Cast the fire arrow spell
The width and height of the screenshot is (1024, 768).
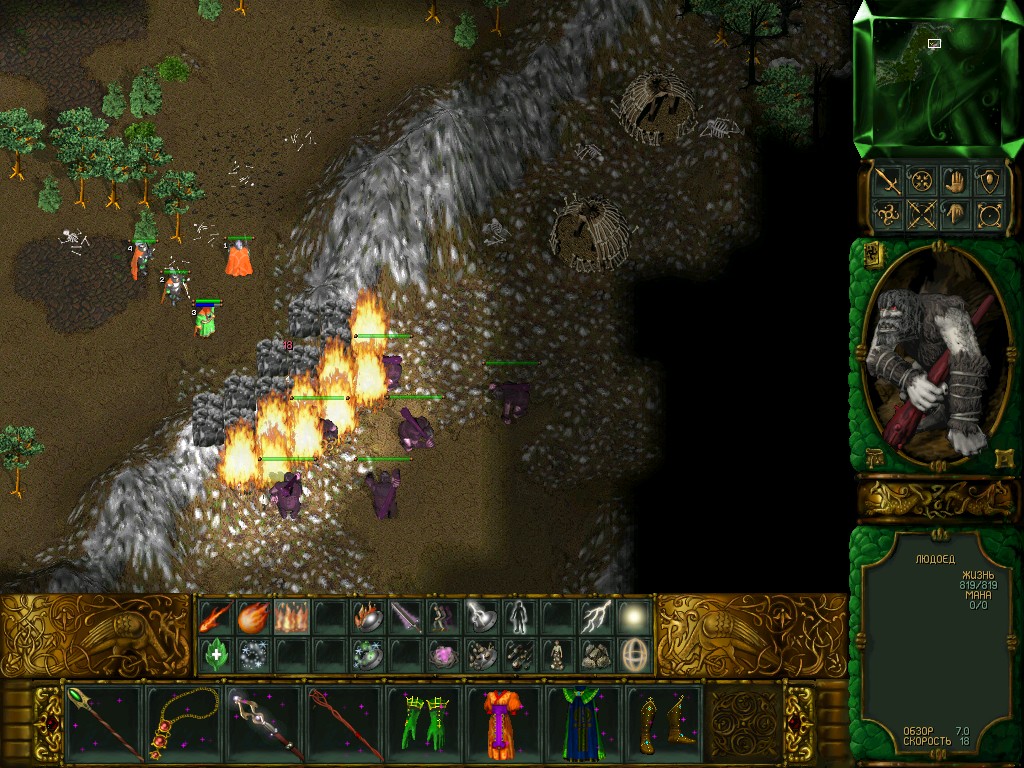(215, 616)
